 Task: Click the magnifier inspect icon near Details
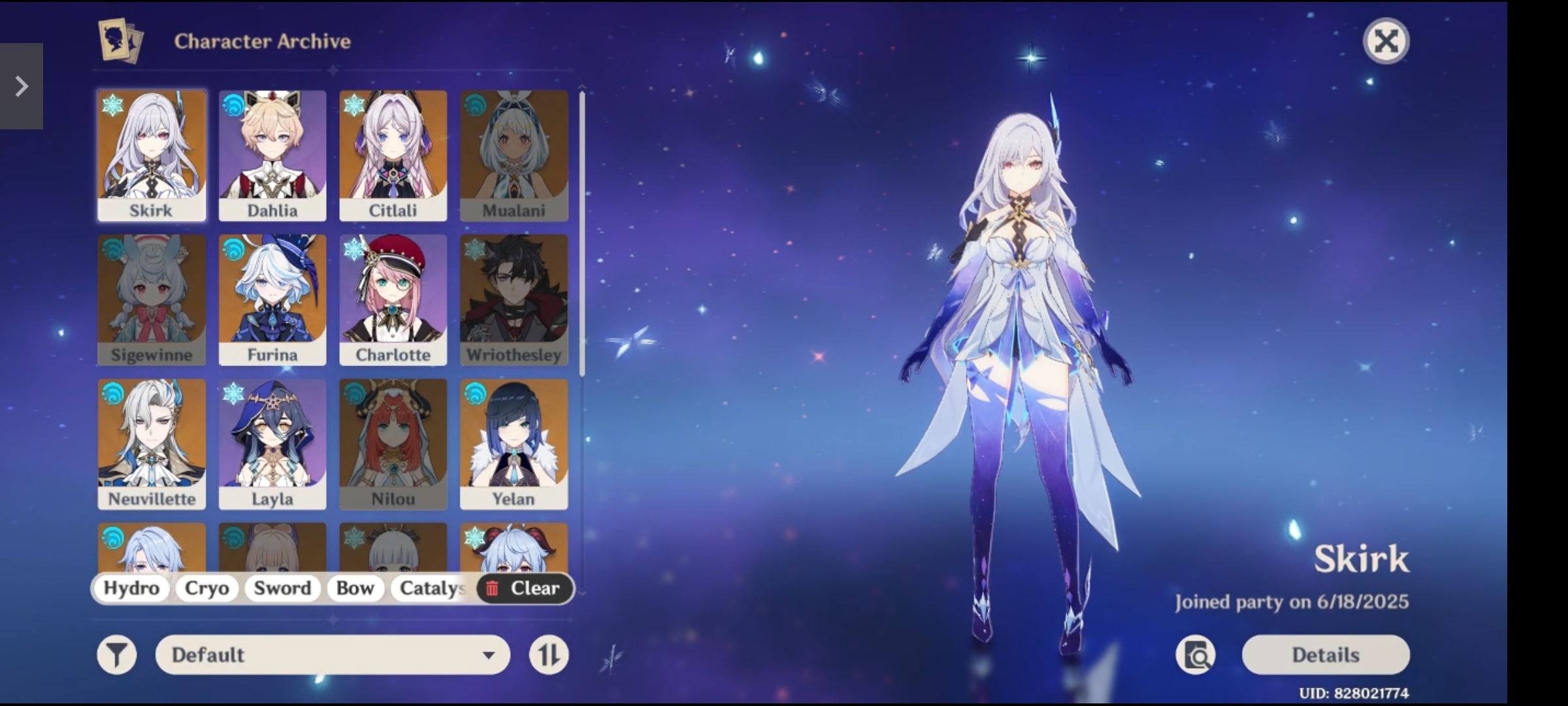point(1196,654)
